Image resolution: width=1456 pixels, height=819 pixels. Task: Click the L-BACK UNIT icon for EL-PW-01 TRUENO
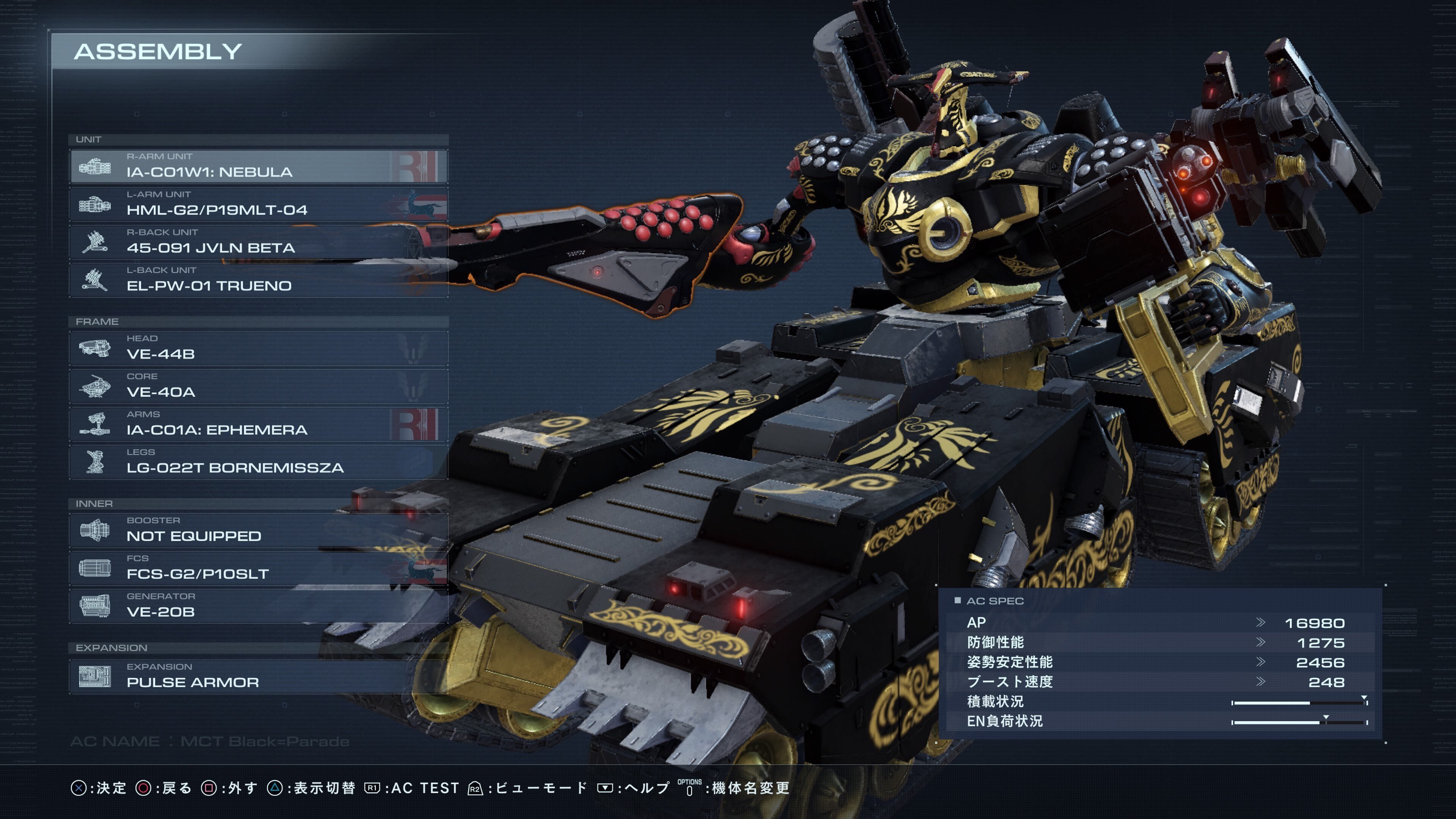(95, 281)
